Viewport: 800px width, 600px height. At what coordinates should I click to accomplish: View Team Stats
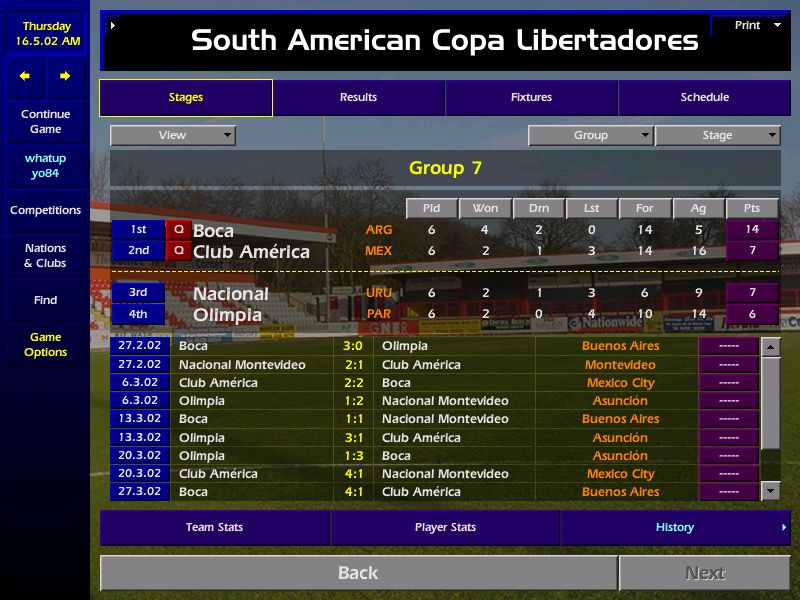coord(215,527)
